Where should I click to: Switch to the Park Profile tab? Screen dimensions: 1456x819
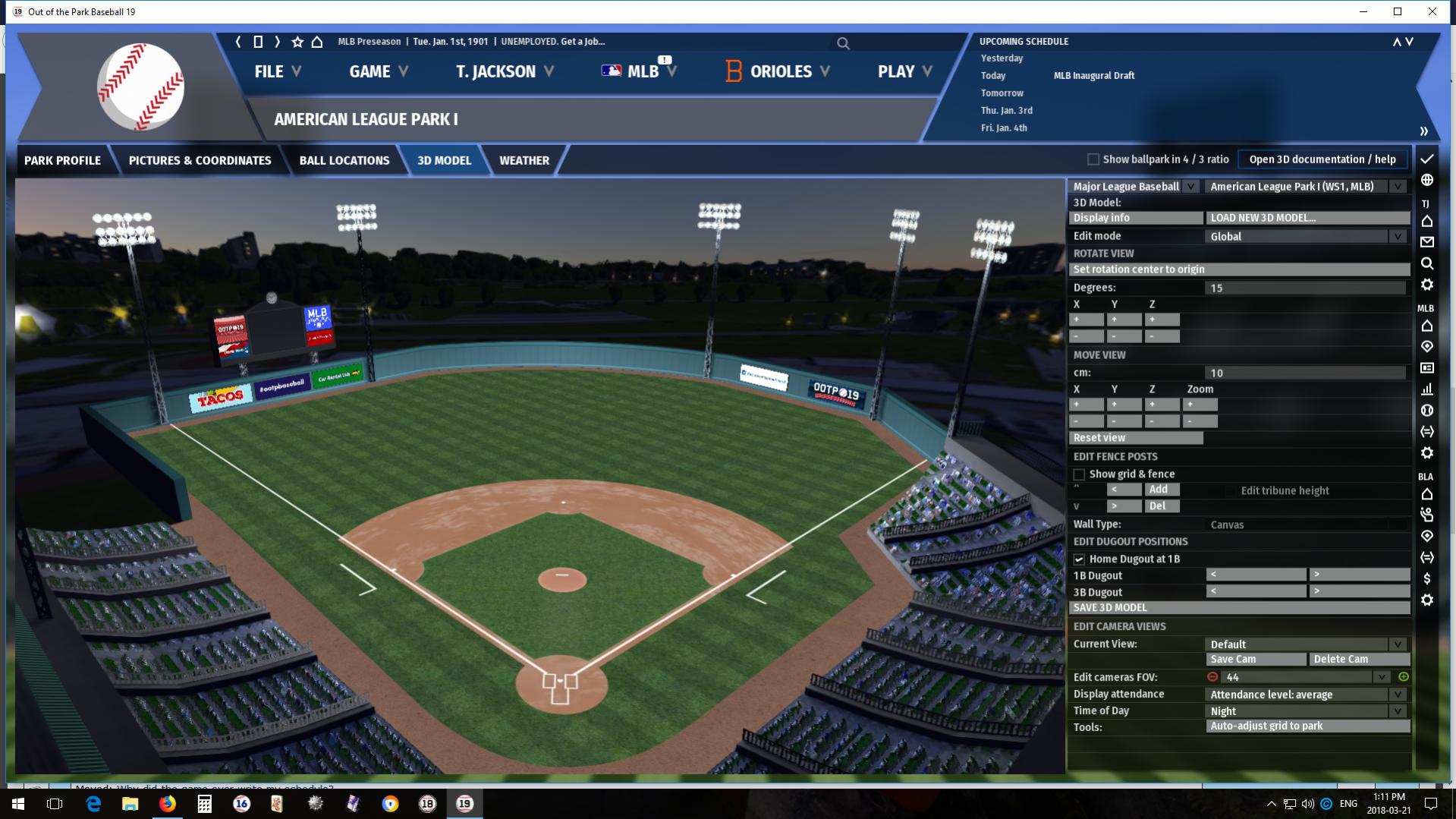point(62,160)
